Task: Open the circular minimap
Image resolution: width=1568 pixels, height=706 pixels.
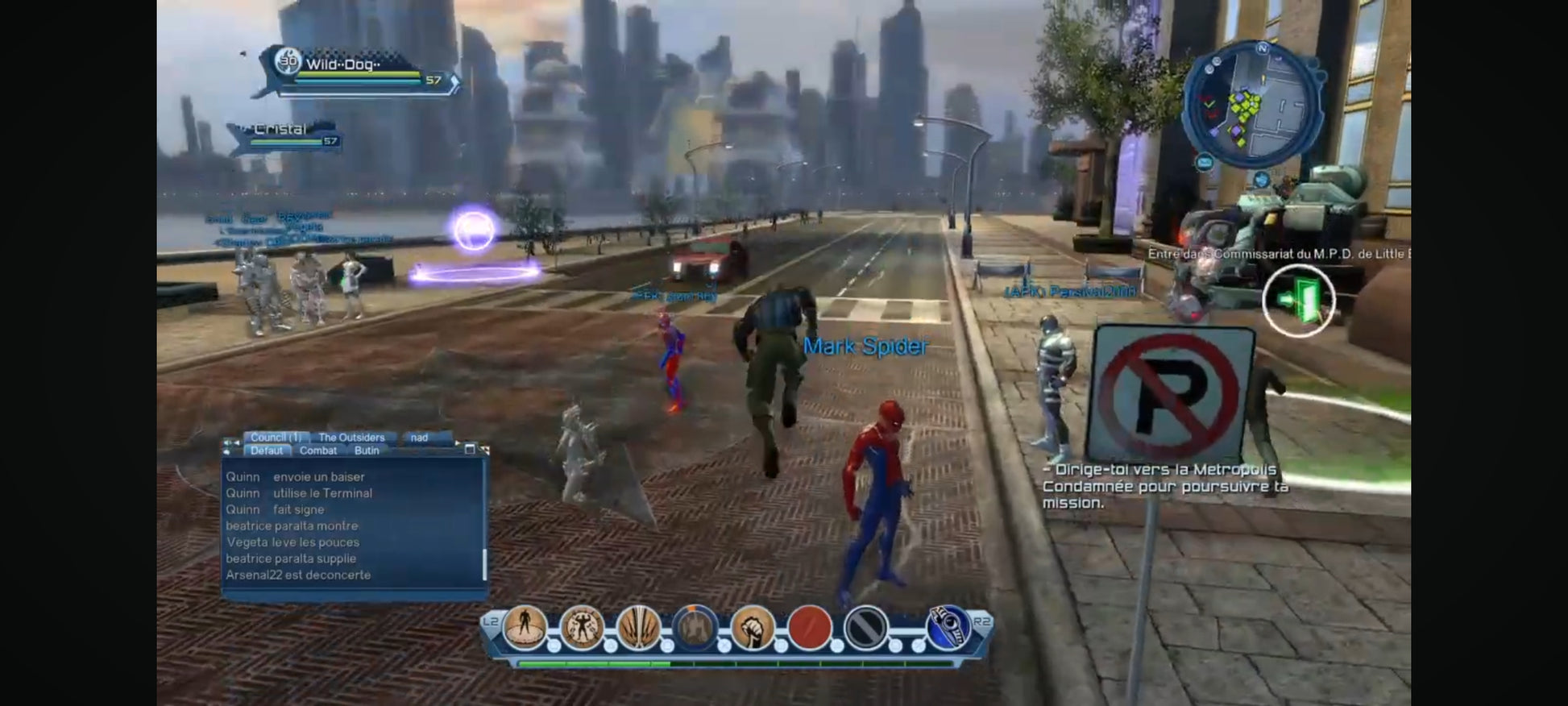Action: click(1250, 104)
